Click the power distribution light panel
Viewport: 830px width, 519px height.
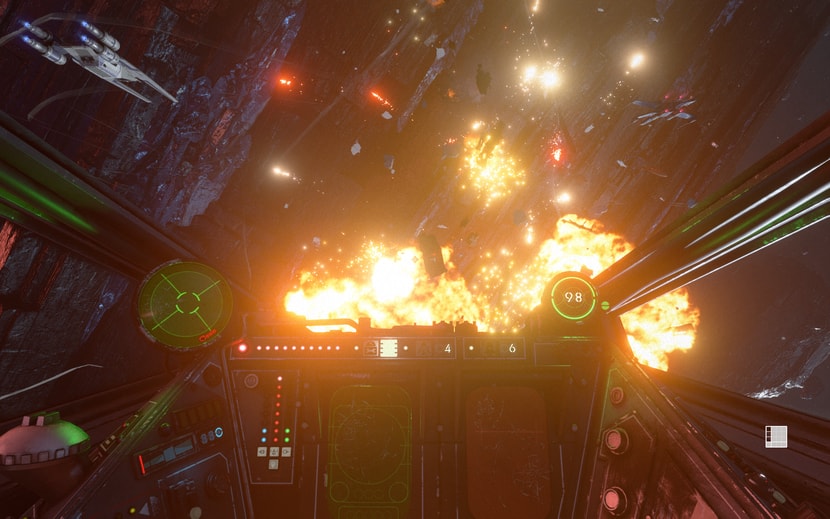click(x=277, y=414)
